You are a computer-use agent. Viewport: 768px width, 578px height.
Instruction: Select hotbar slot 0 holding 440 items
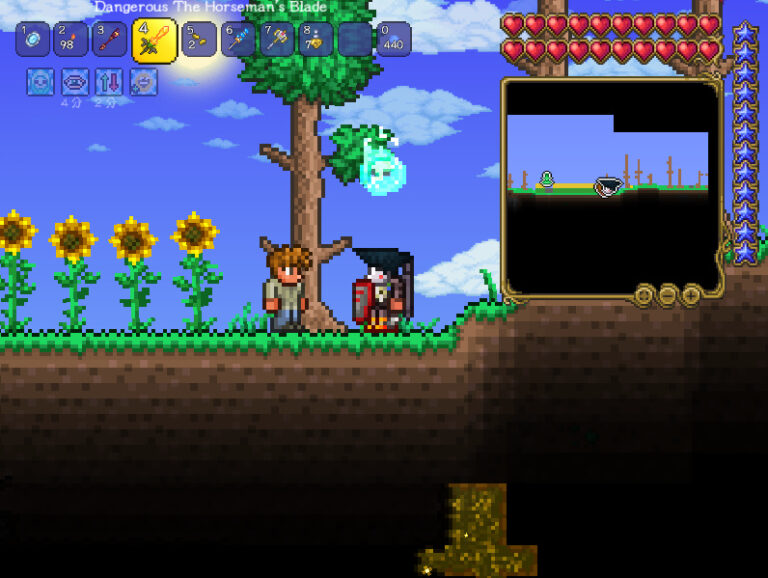point(394,39)
